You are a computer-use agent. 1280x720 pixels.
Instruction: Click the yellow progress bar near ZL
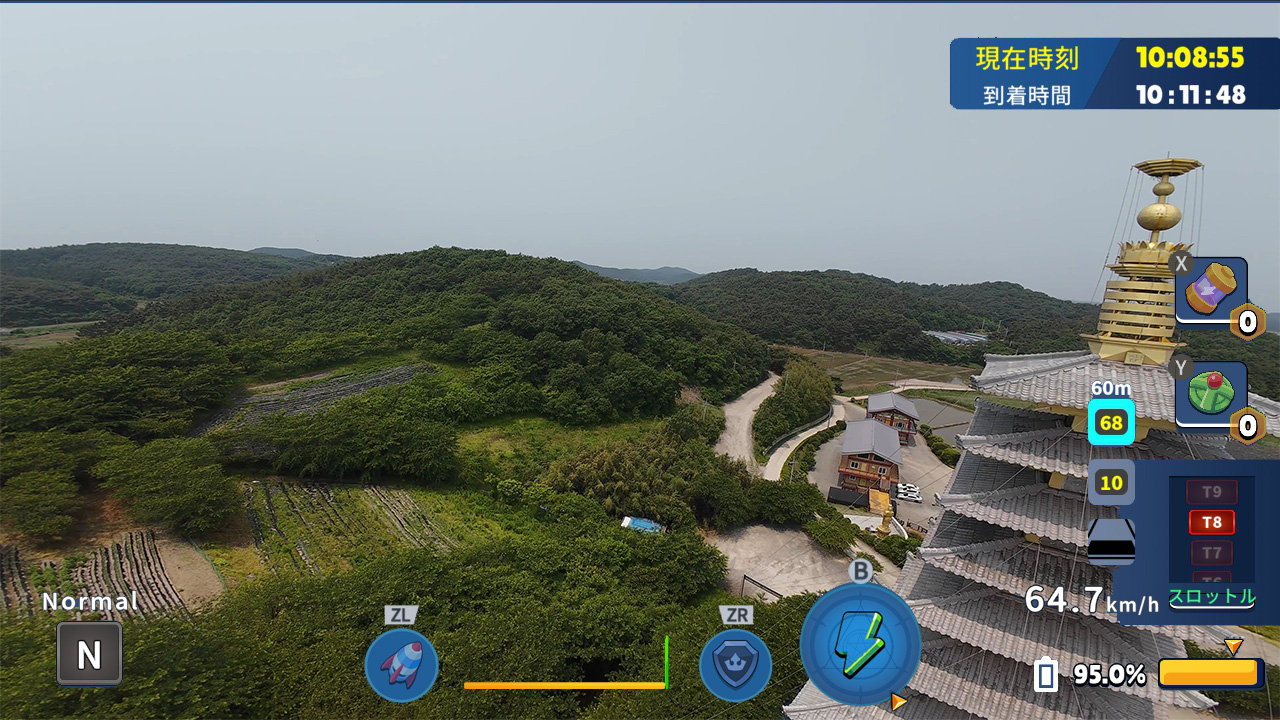[566, 688]
